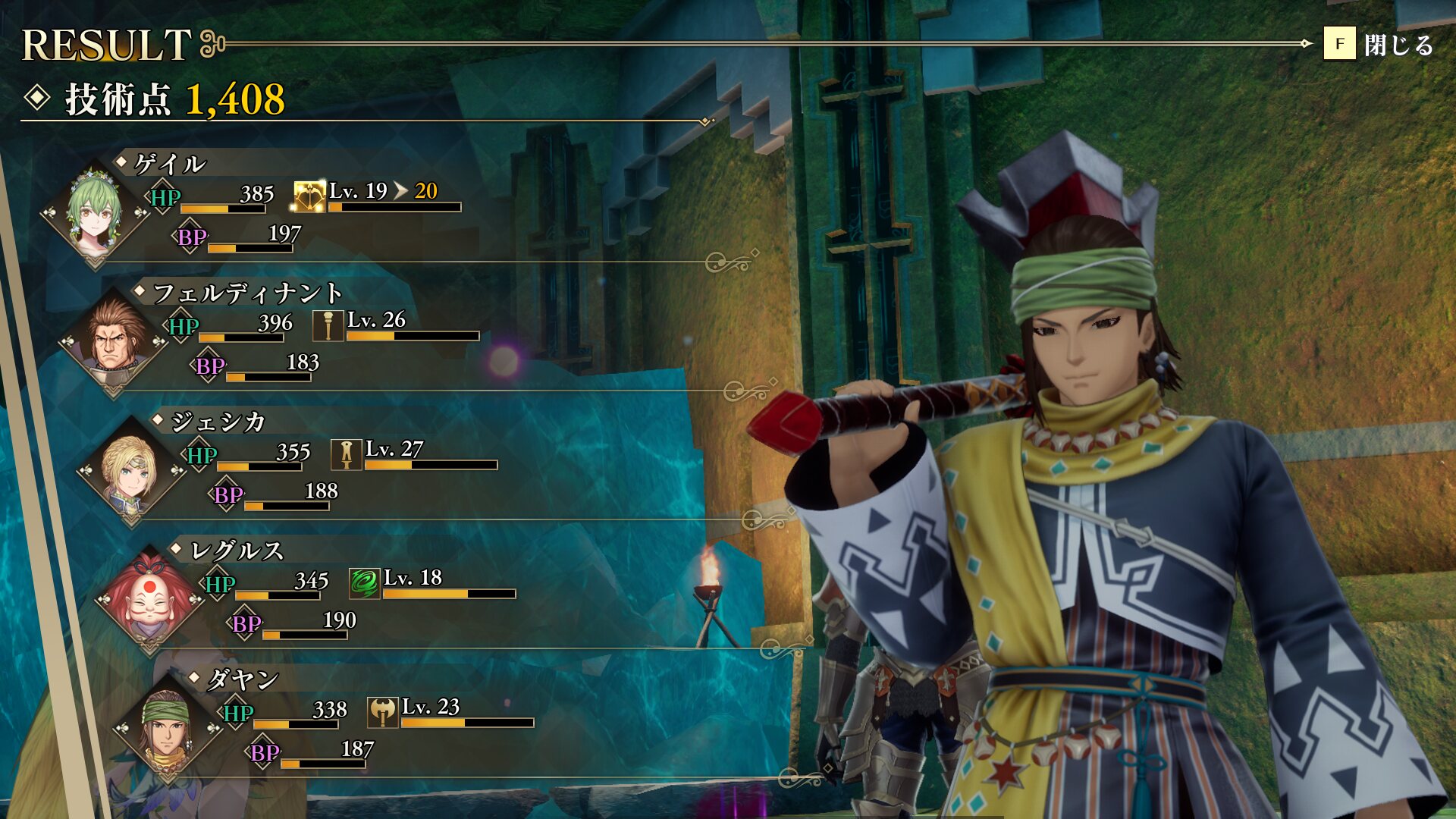Click ゲイル's bow skill icon
The width and height of the screenshot is (1456, 819).
pos(309,197)
